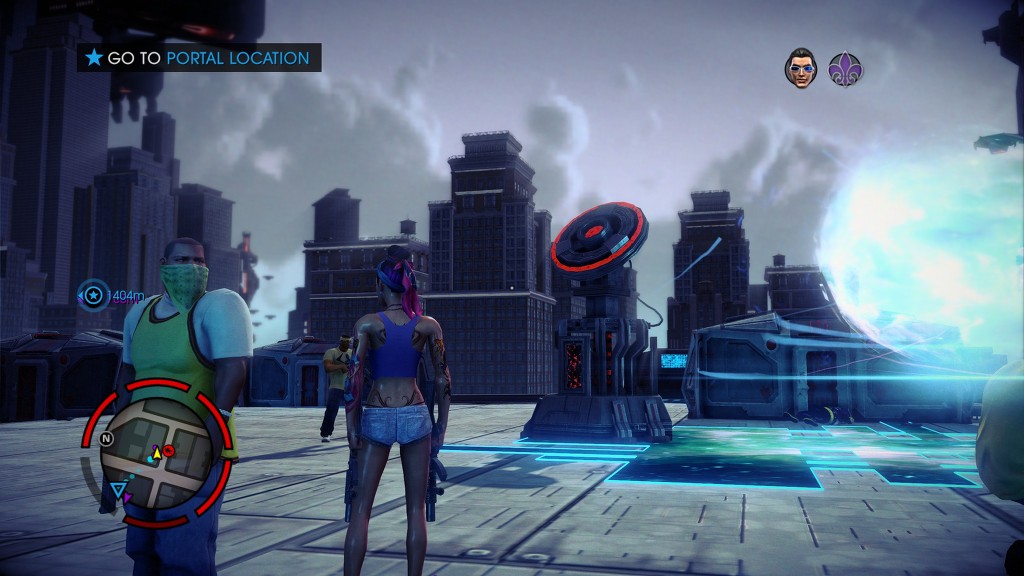
Task: Click the north compass indicator on minimap
Action: tap(107, 438)
